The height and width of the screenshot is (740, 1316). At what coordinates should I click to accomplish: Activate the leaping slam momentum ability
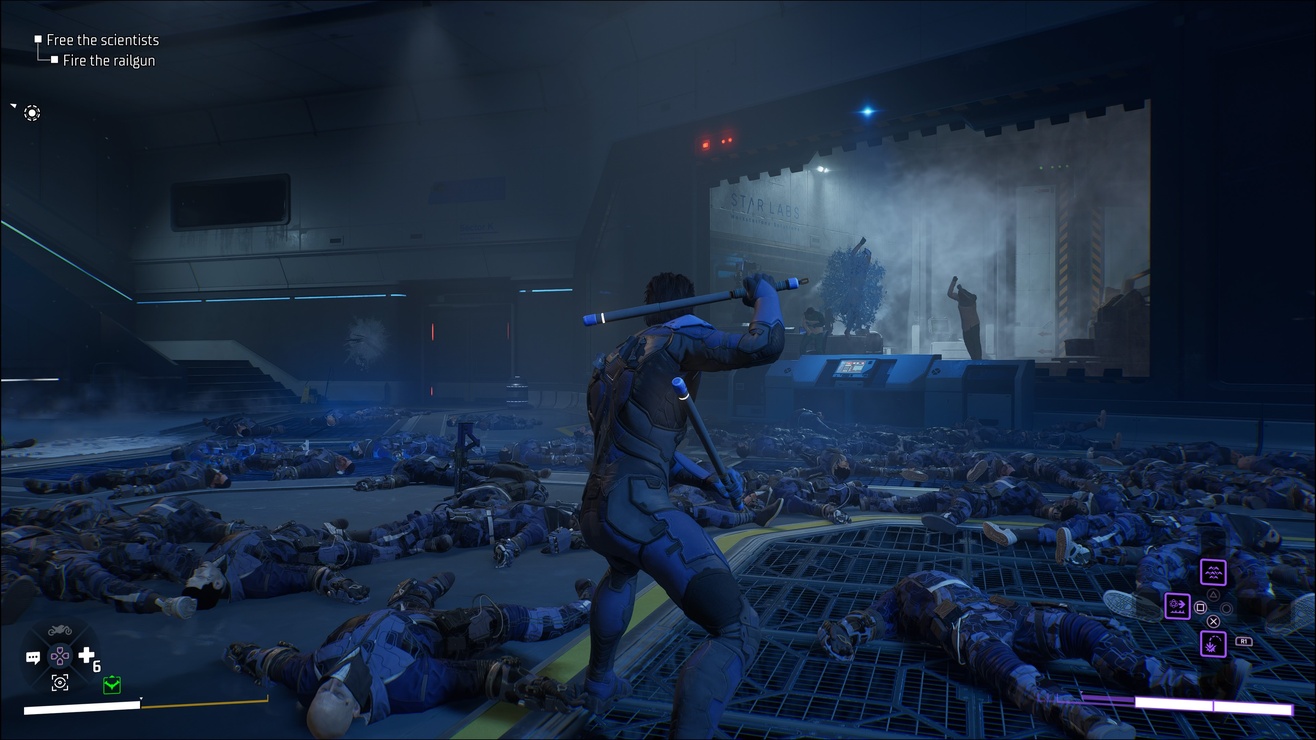tap(1213, 643)
